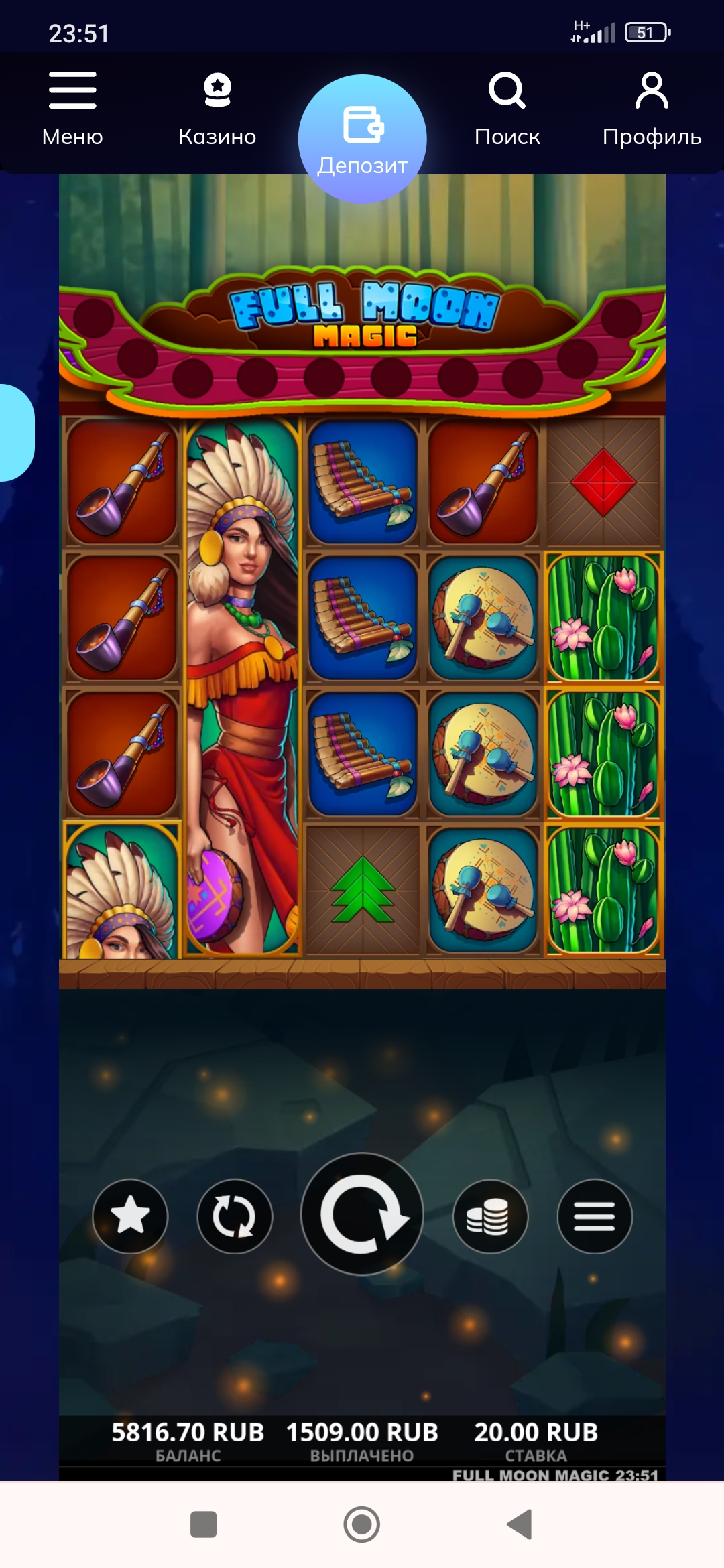
Task: Open the star favorites button
Action: [x=130, y=1216]
